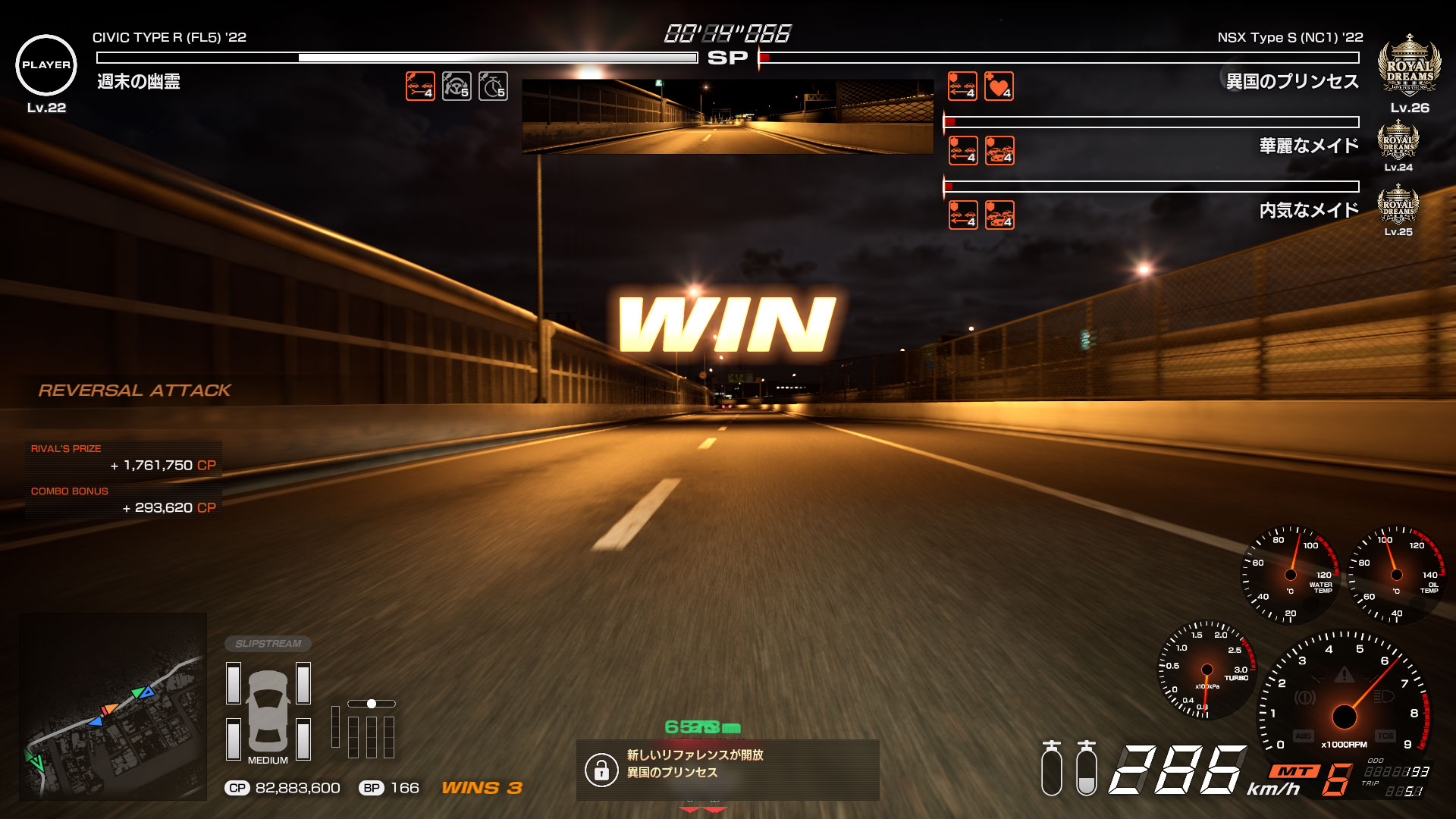This screenshot has width=1456, height=819.
Task: Click the water temperature gauge
Action: [x=1291, y=574]
